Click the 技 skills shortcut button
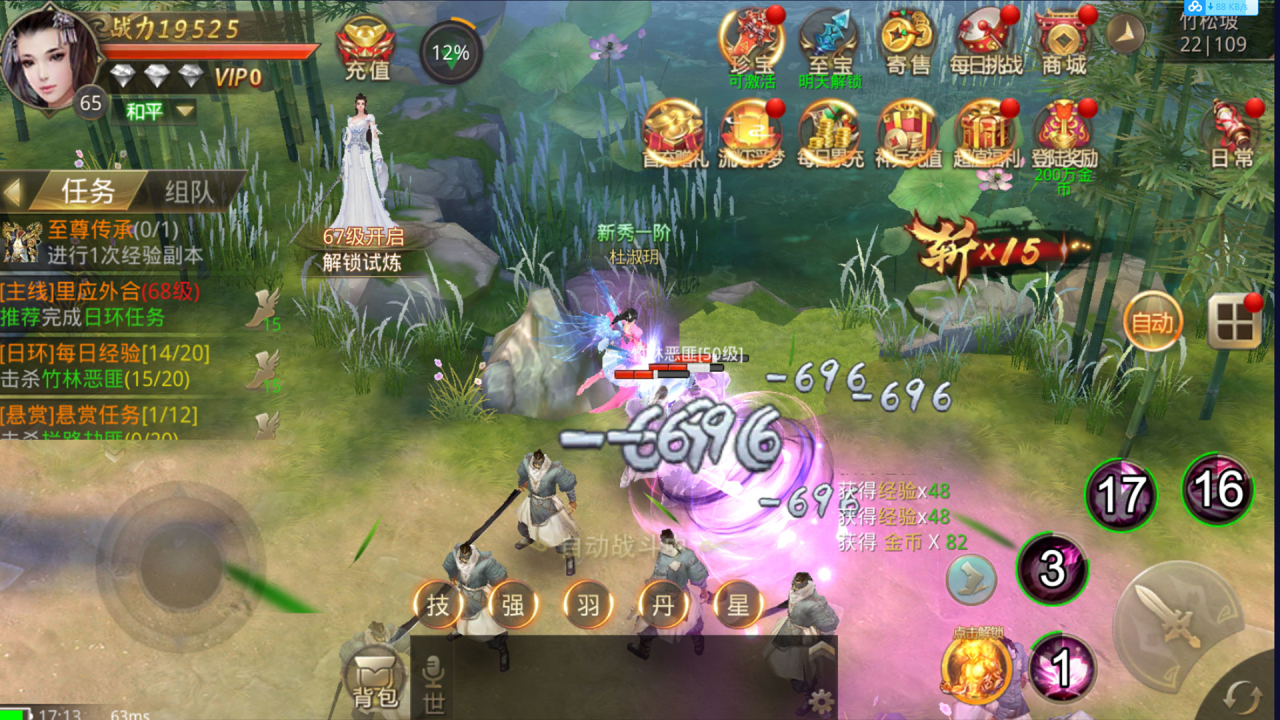This screenshot has height=720, width=1280. click(438, 605)
